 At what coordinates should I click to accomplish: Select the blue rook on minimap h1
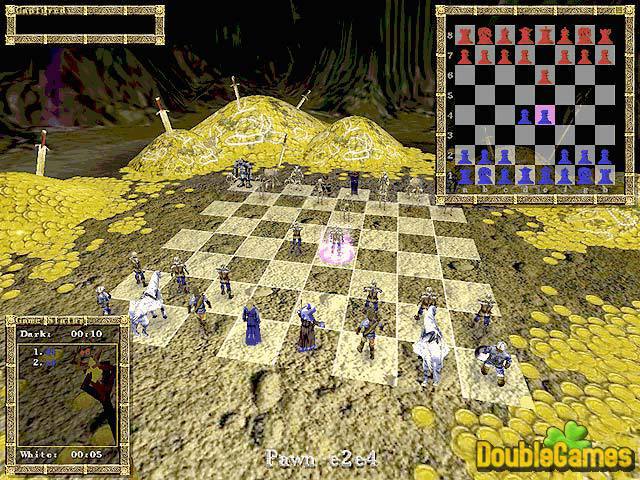pyautogui.click(x=605, y=176)
